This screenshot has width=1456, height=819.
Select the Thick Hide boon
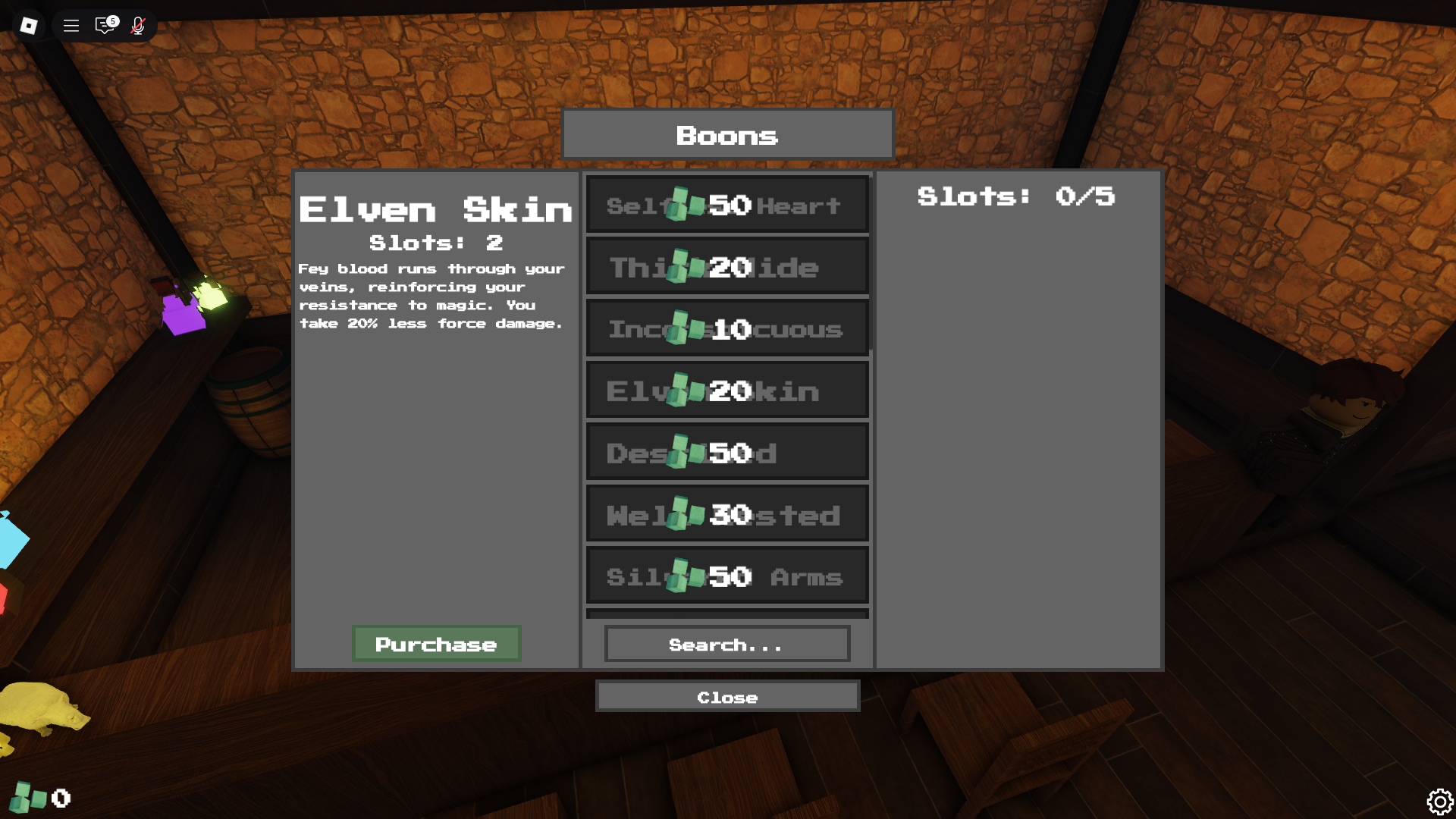click(726, 265)
